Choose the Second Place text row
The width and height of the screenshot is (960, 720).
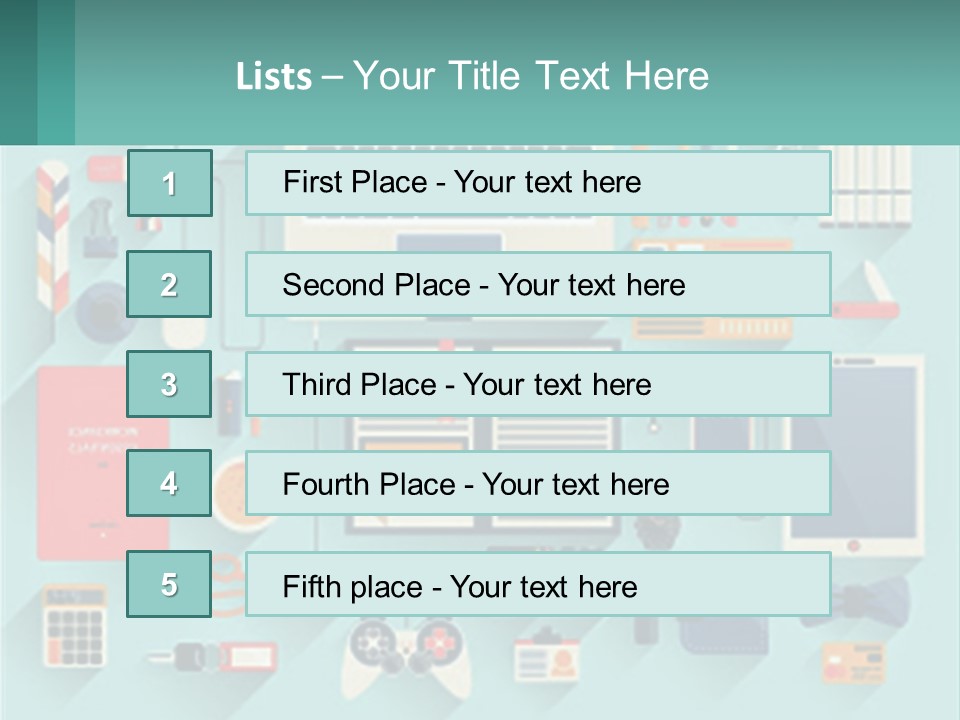(538, 284)
